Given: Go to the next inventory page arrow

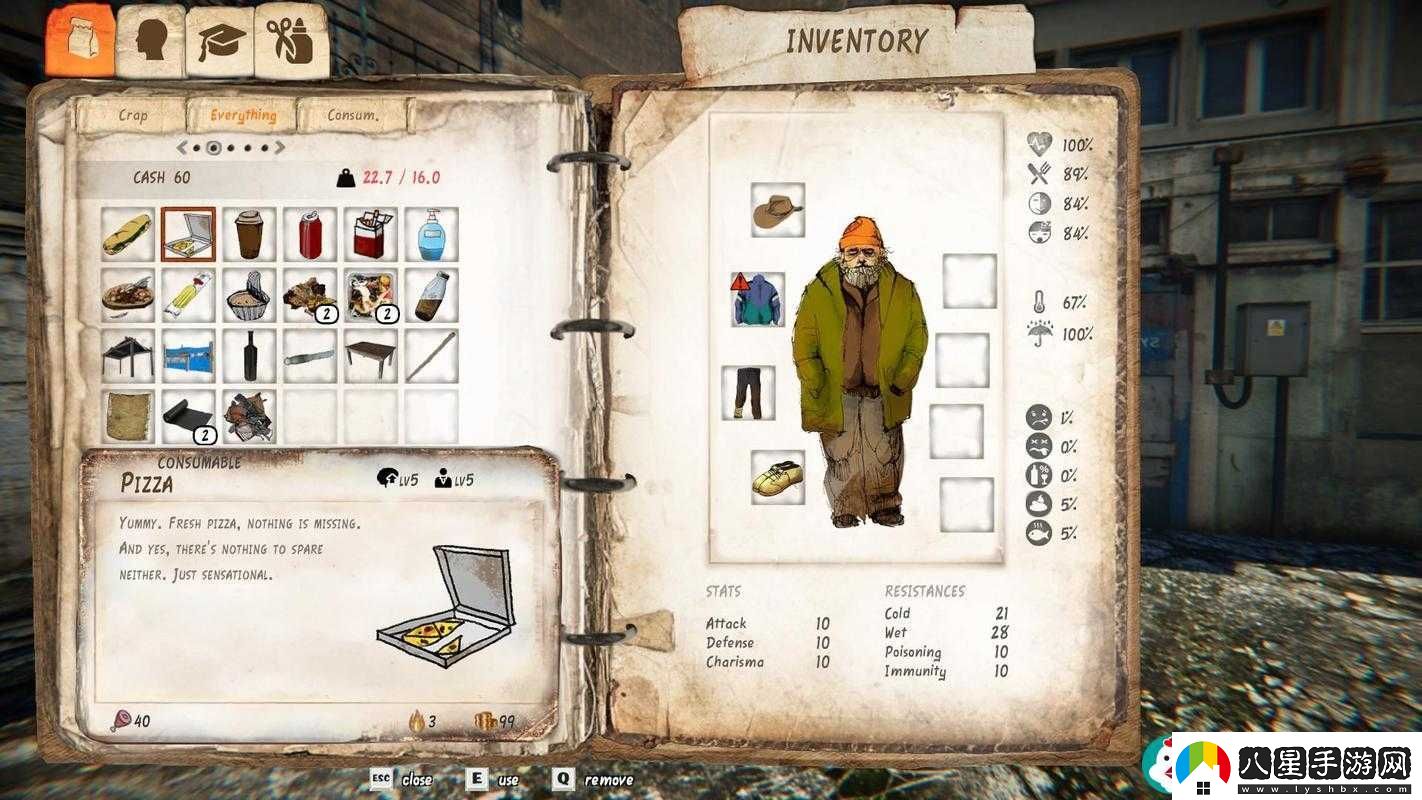Looking at the screenshot, I should point(280,148).
